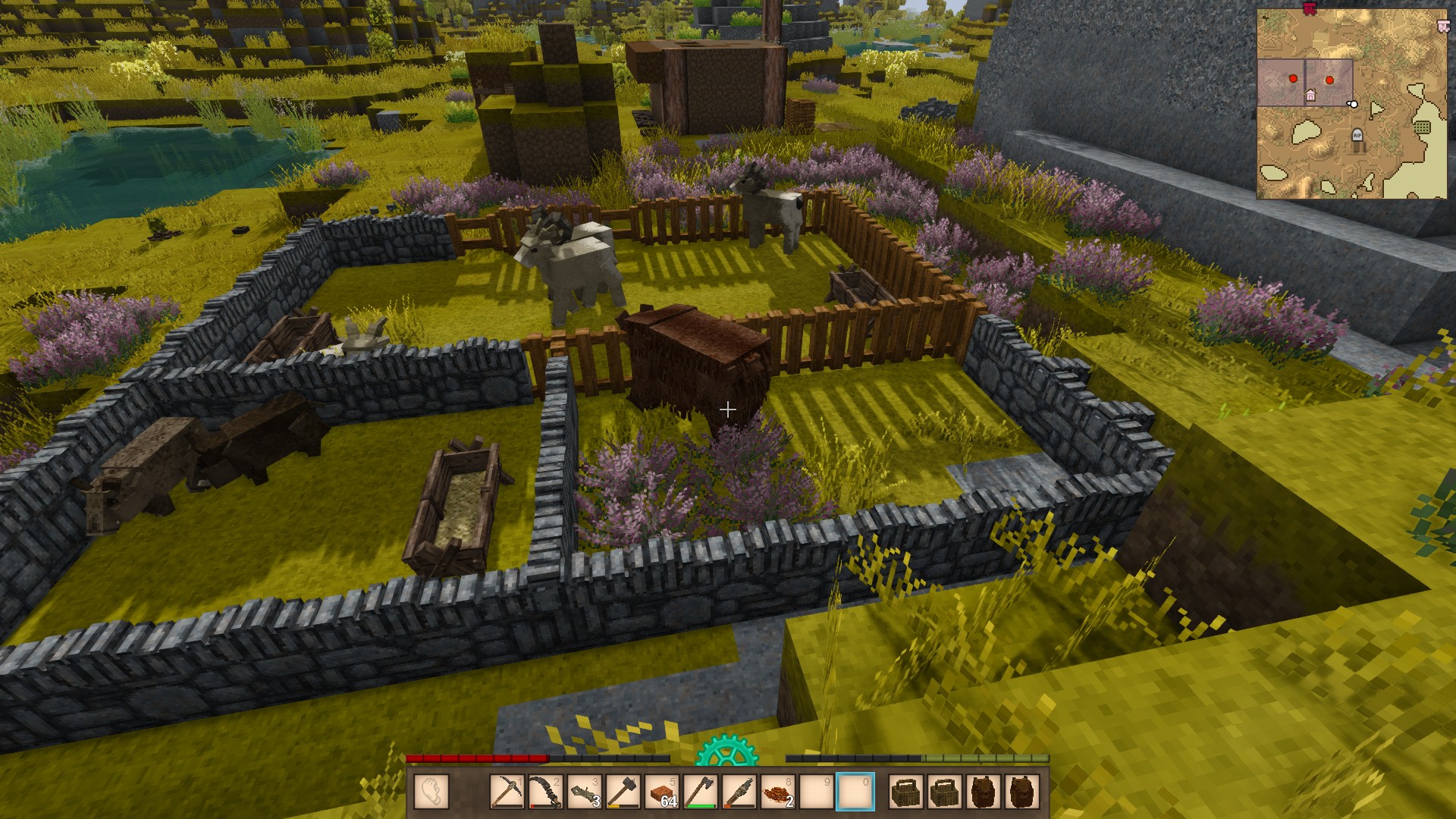Click the highlighted hotbar slot 0
Image resolution: width=1456 pixels, height=819 pixels.
pyautogui.click(x=855, y=792)
